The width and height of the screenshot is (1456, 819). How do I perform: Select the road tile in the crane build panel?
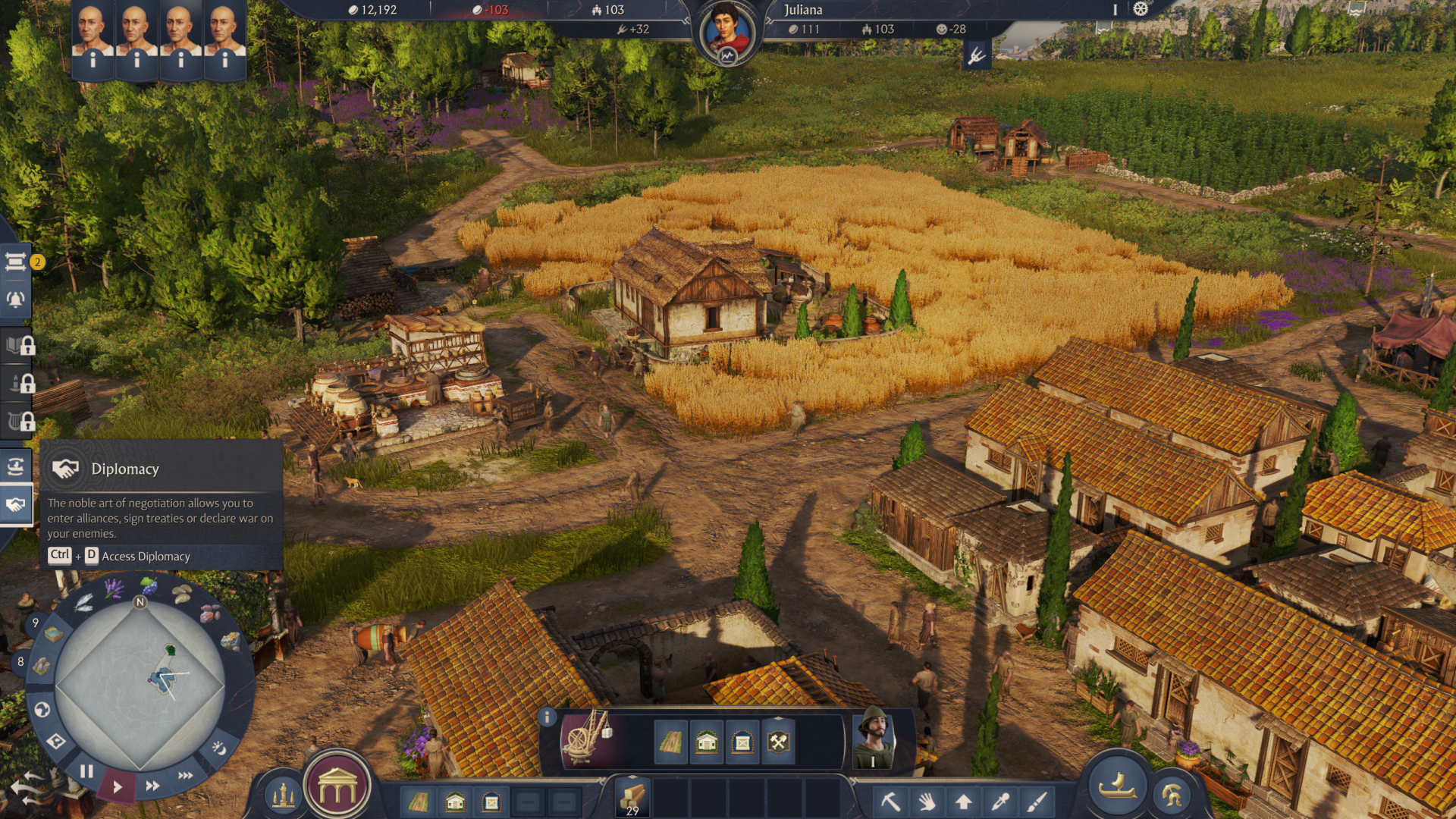click(670, 742)
